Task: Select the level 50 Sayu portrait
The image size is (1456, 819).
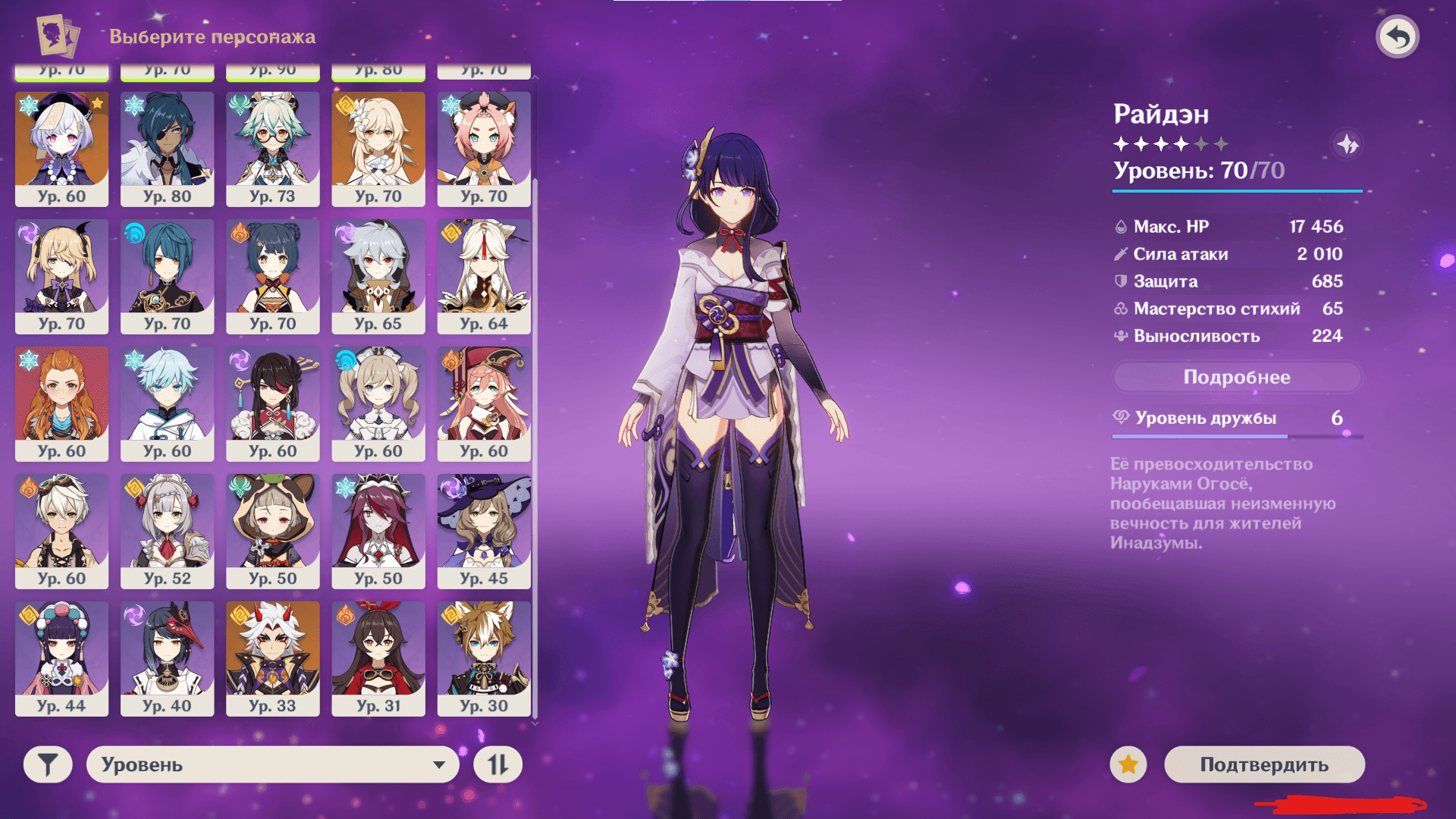Action: (273, 531)
